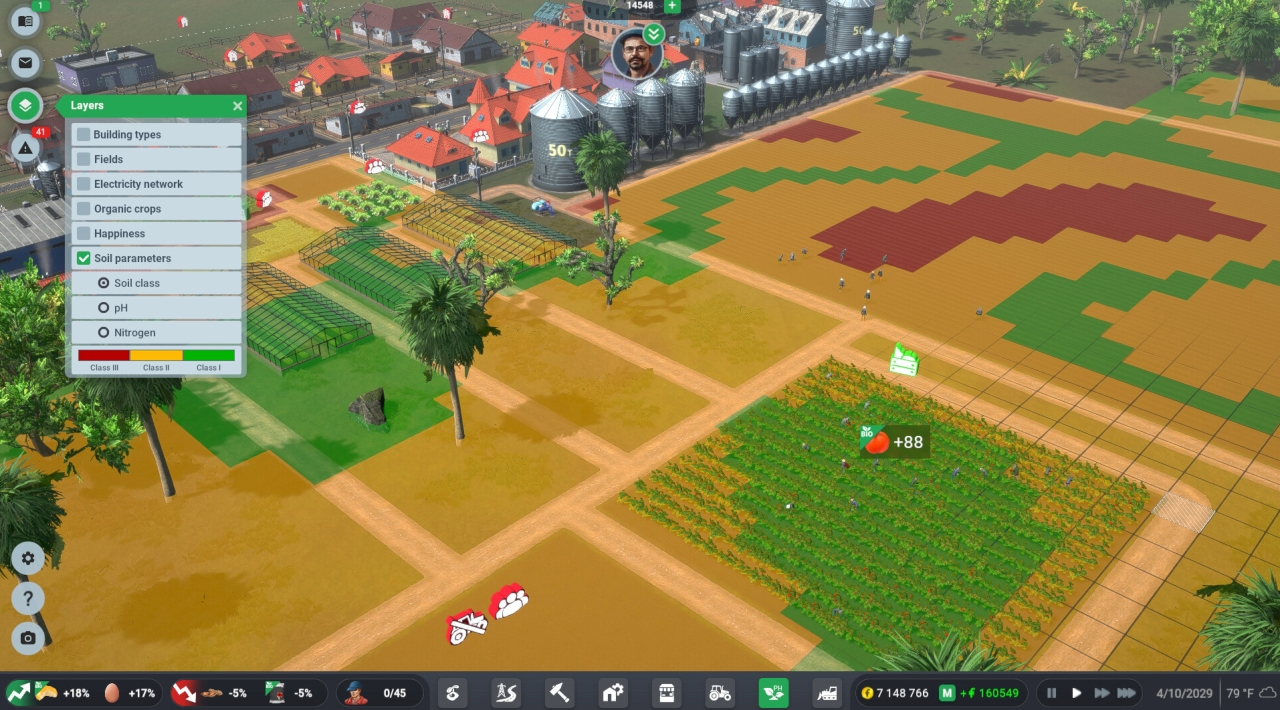View the warning alerts with 41 badge

pyautogui.click(x=25, y=148)
